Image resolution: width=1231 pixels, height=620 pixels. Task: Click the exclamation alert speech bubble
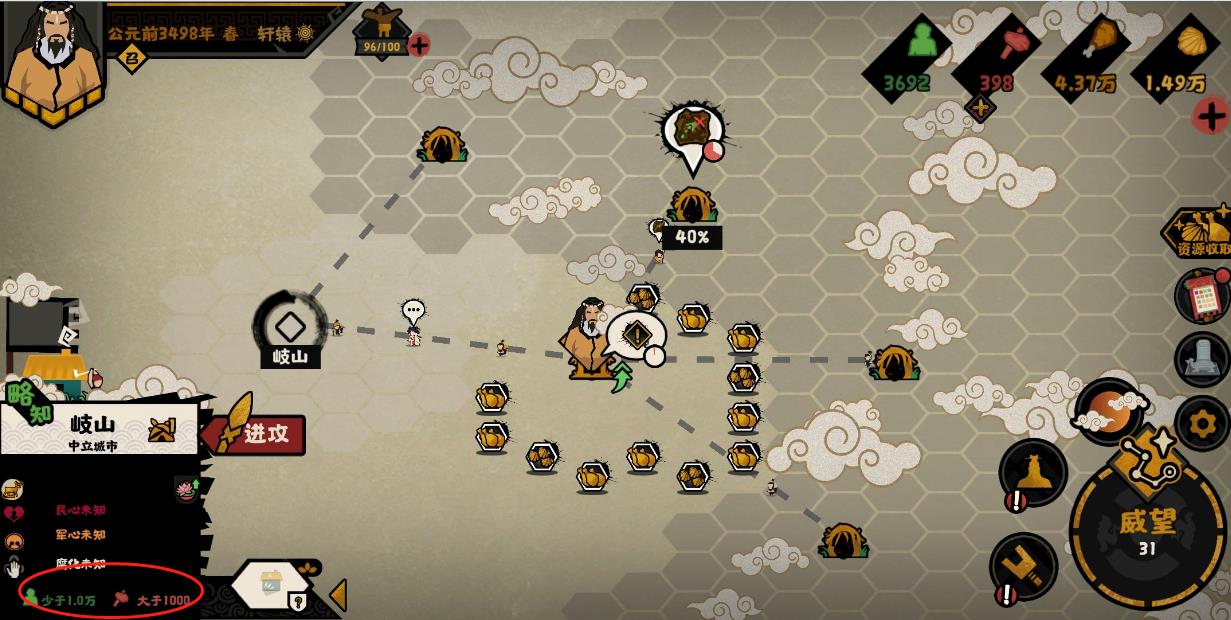pos(637,335)
